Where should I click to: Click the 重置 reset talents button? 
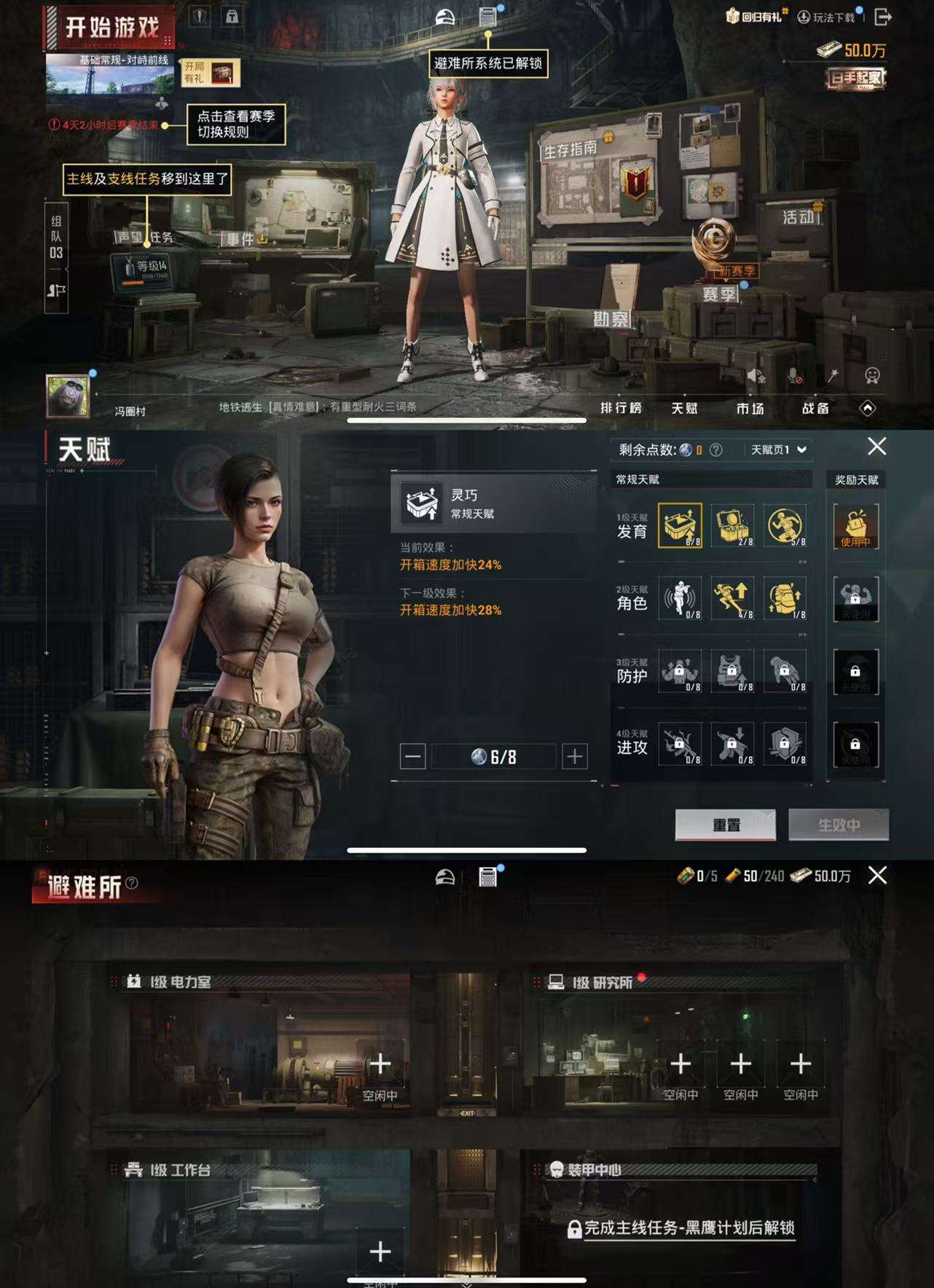click(x=726, y=825)
